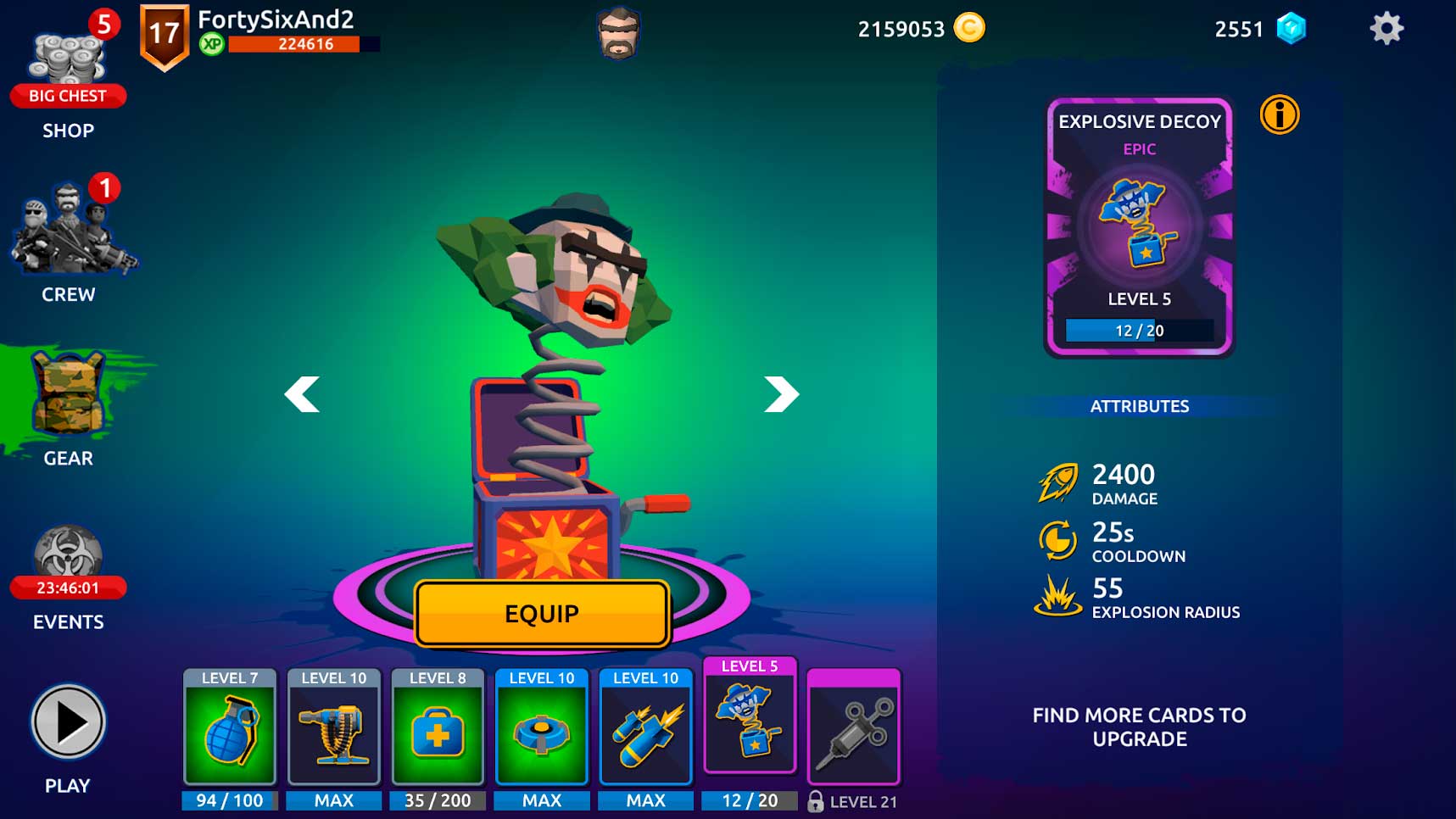Start a match with Play button
This screenshot has height=819, width=1456.
[68, 722]
